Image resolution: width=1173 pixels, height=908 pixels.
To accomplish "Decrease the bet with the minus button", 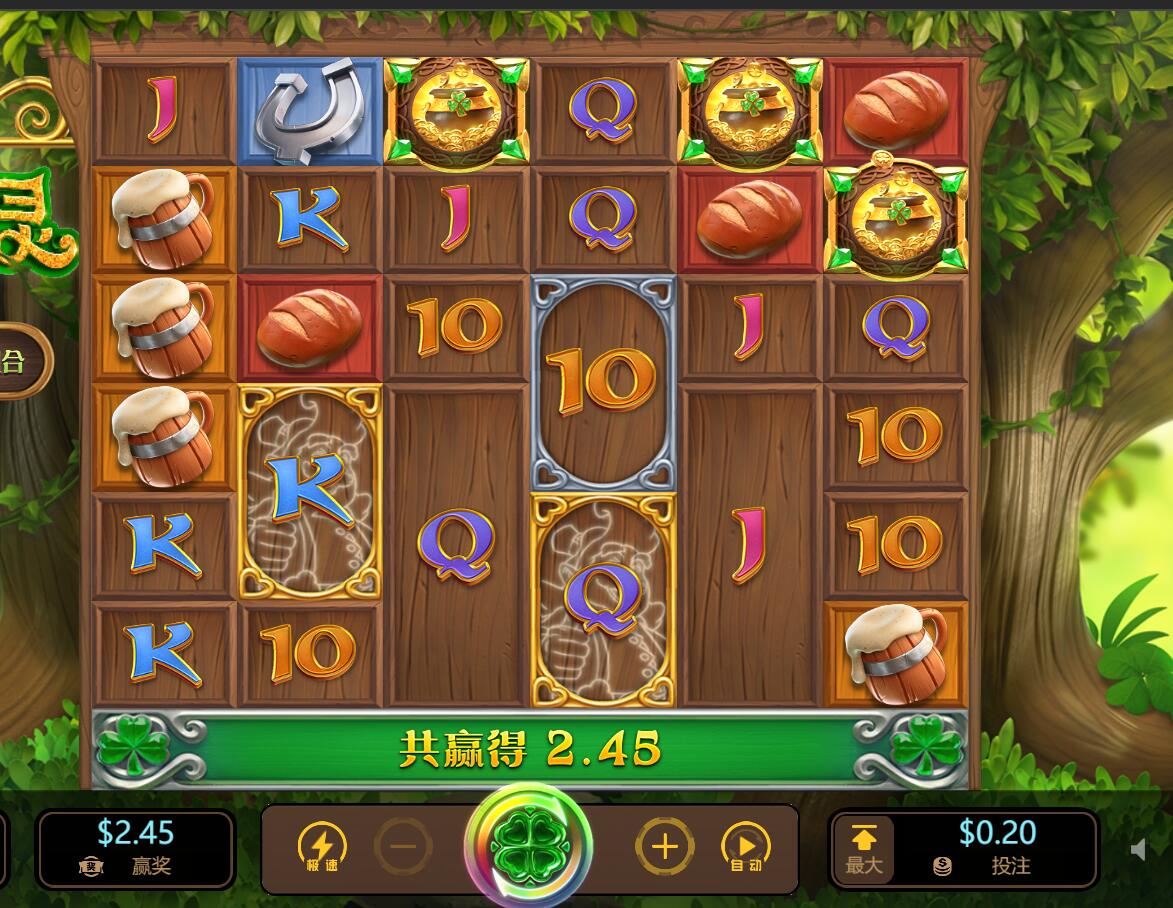I will tap(404, 848).
